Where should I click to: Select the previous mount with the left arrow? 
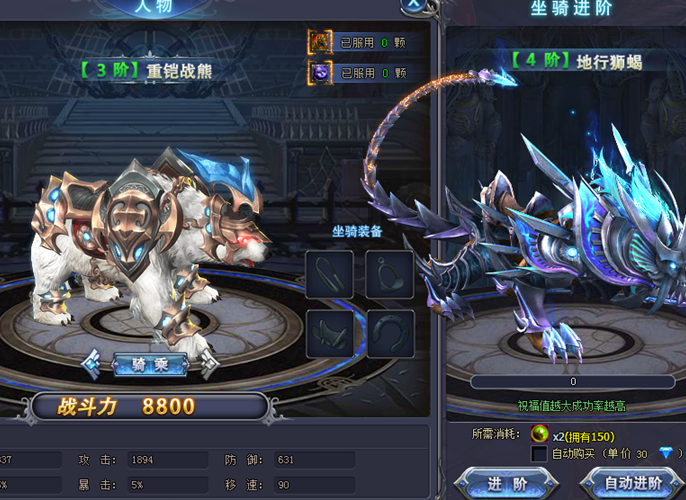(x=92, y=365)
